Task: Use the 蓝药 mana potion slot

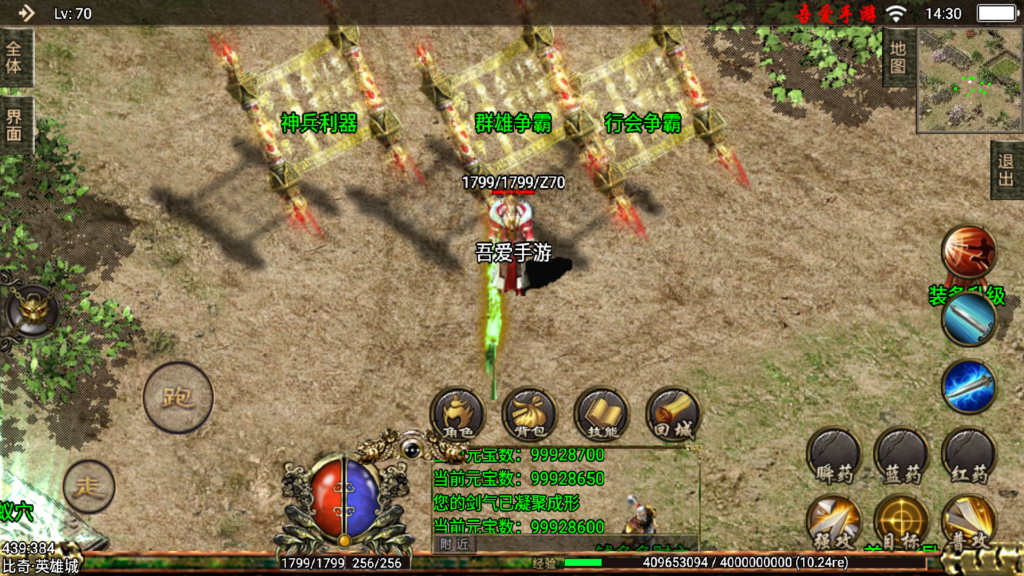Action: point(901,456)
